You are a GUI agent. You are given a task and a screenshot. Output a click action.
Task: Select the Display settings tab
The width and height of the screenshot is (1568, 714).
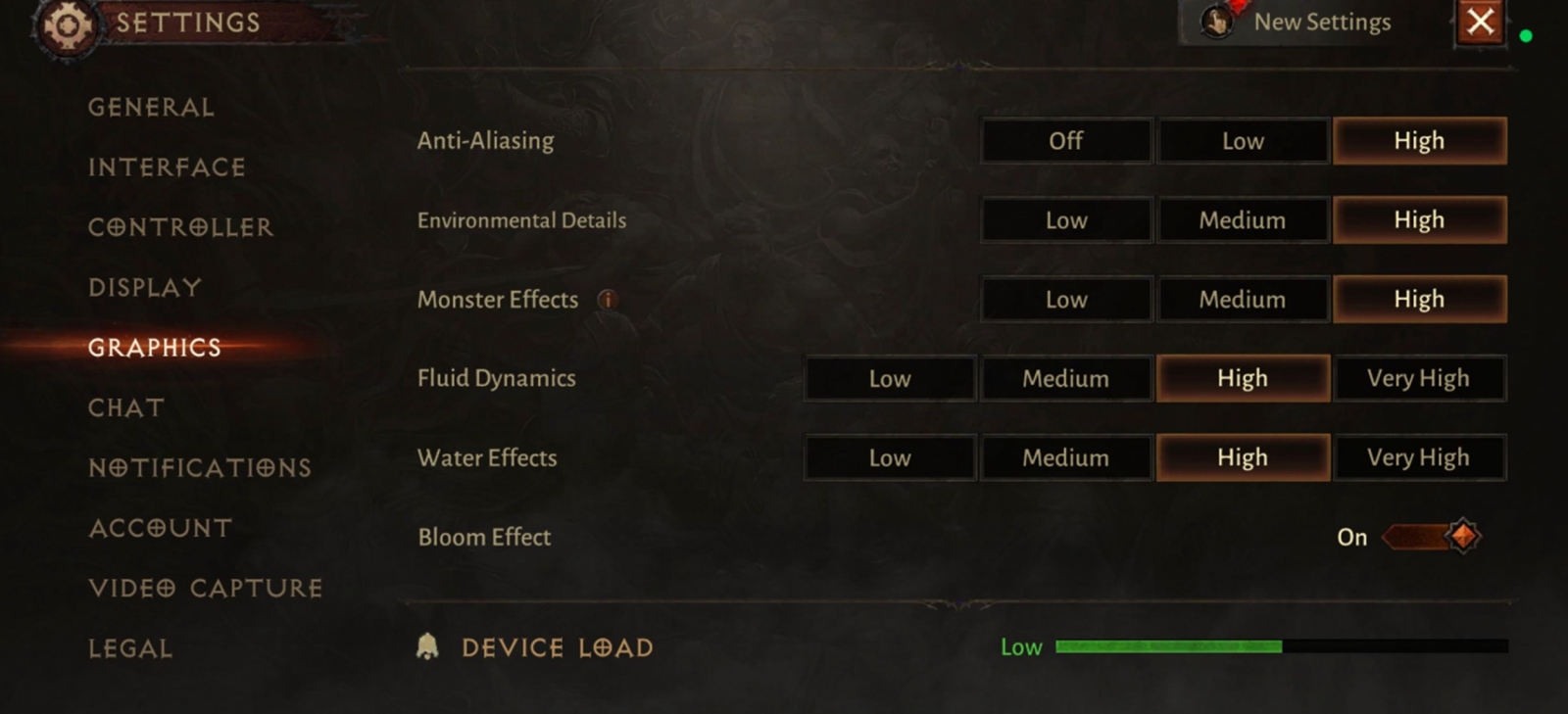pos(145,288)
